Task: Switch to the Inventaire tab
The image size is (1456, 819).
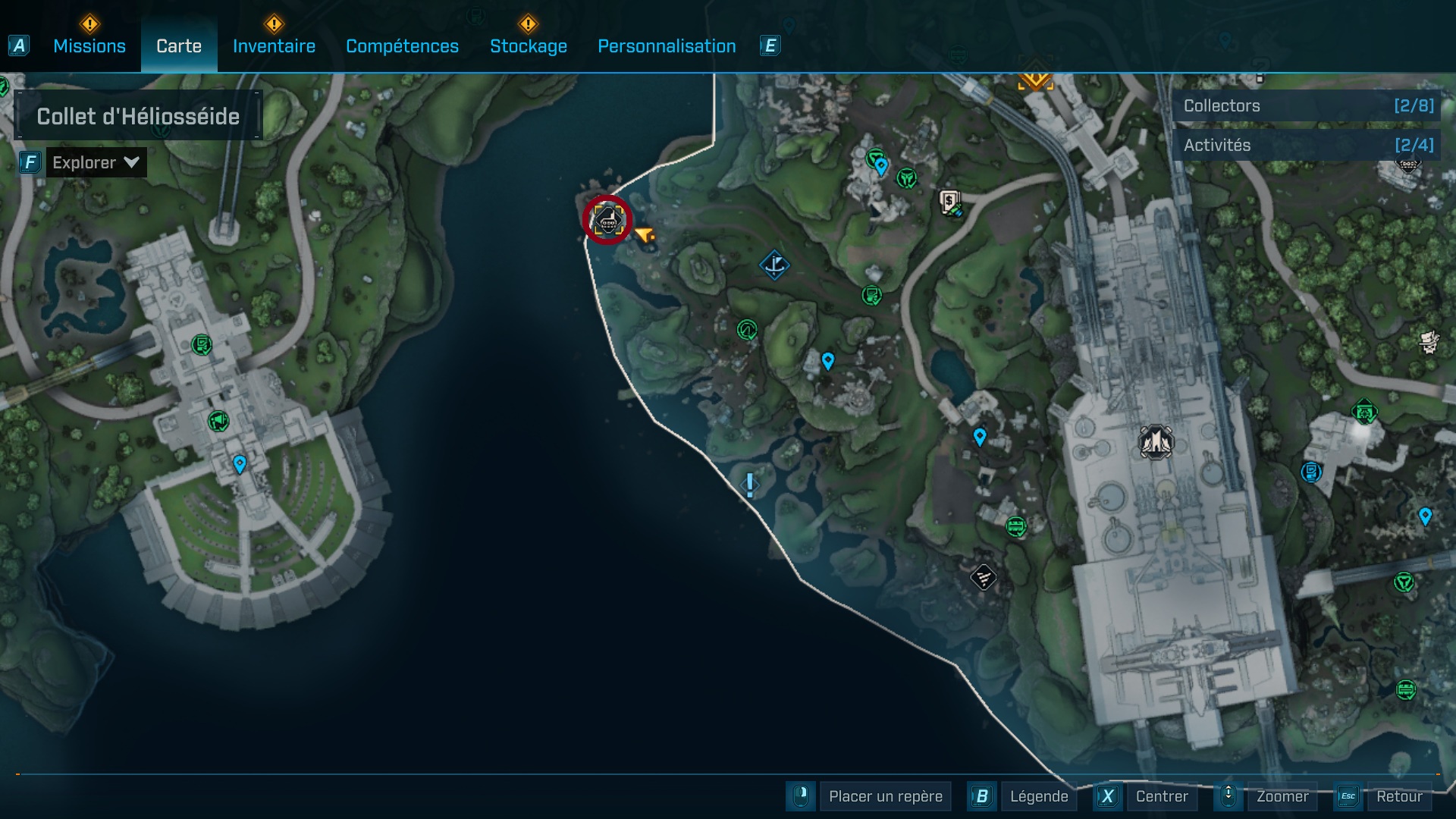Action: 274,46
